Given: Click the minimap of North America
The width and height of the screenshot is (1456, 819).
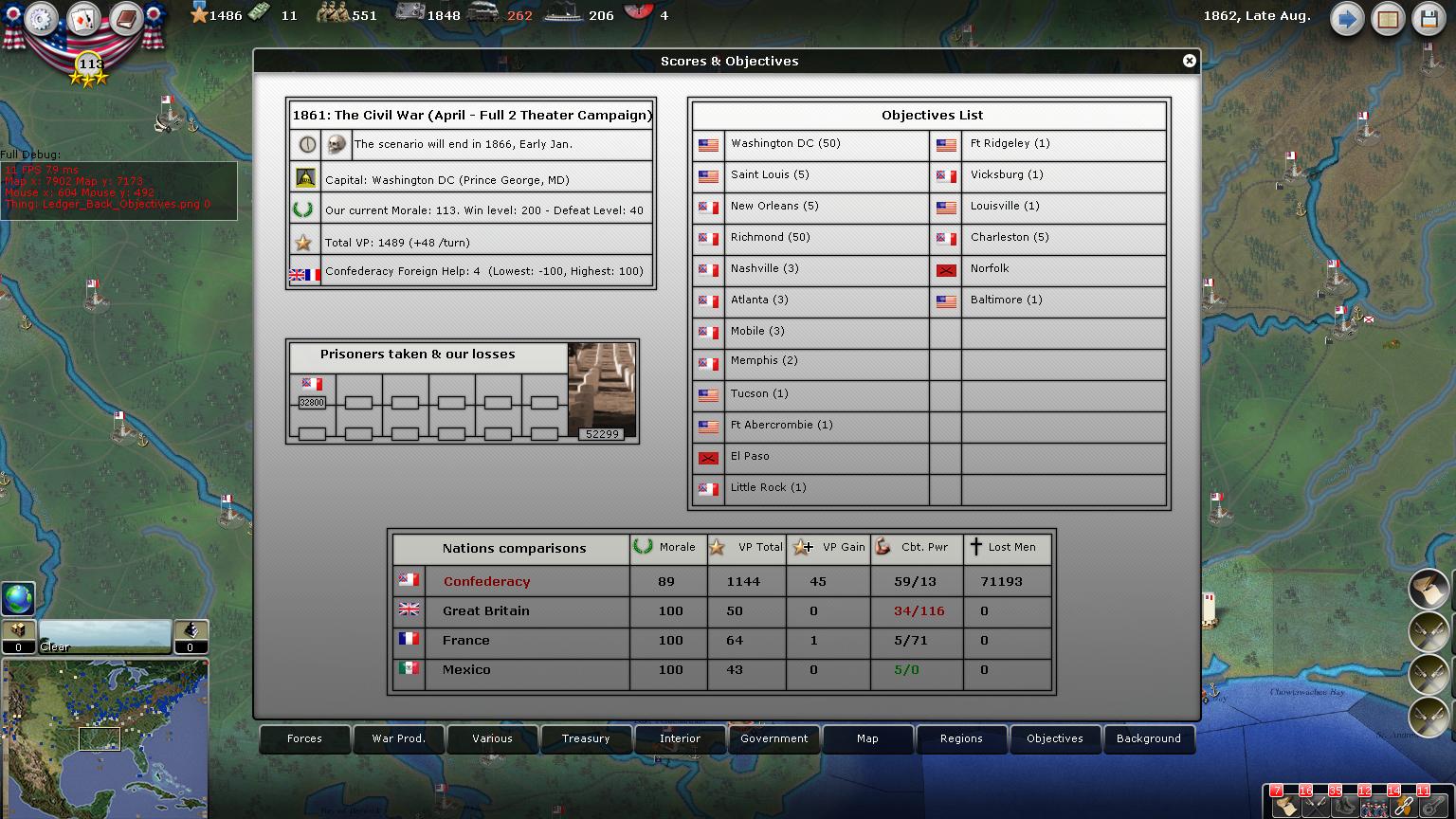Looking at the screenshot, I should (104, 730).
